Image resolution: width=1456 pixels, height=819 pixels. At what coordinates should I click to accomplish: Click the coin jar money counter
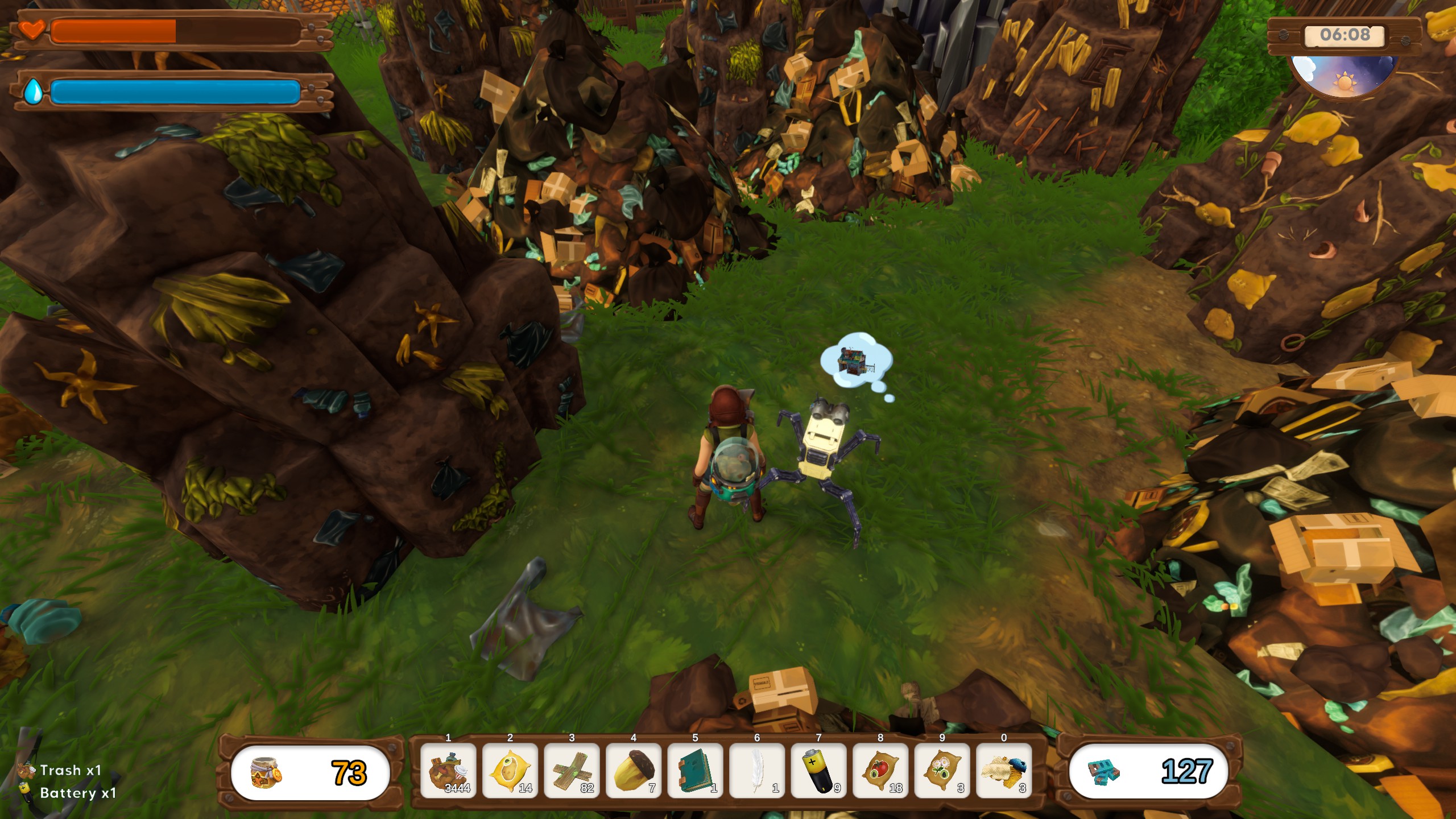[x=310, y=772]
